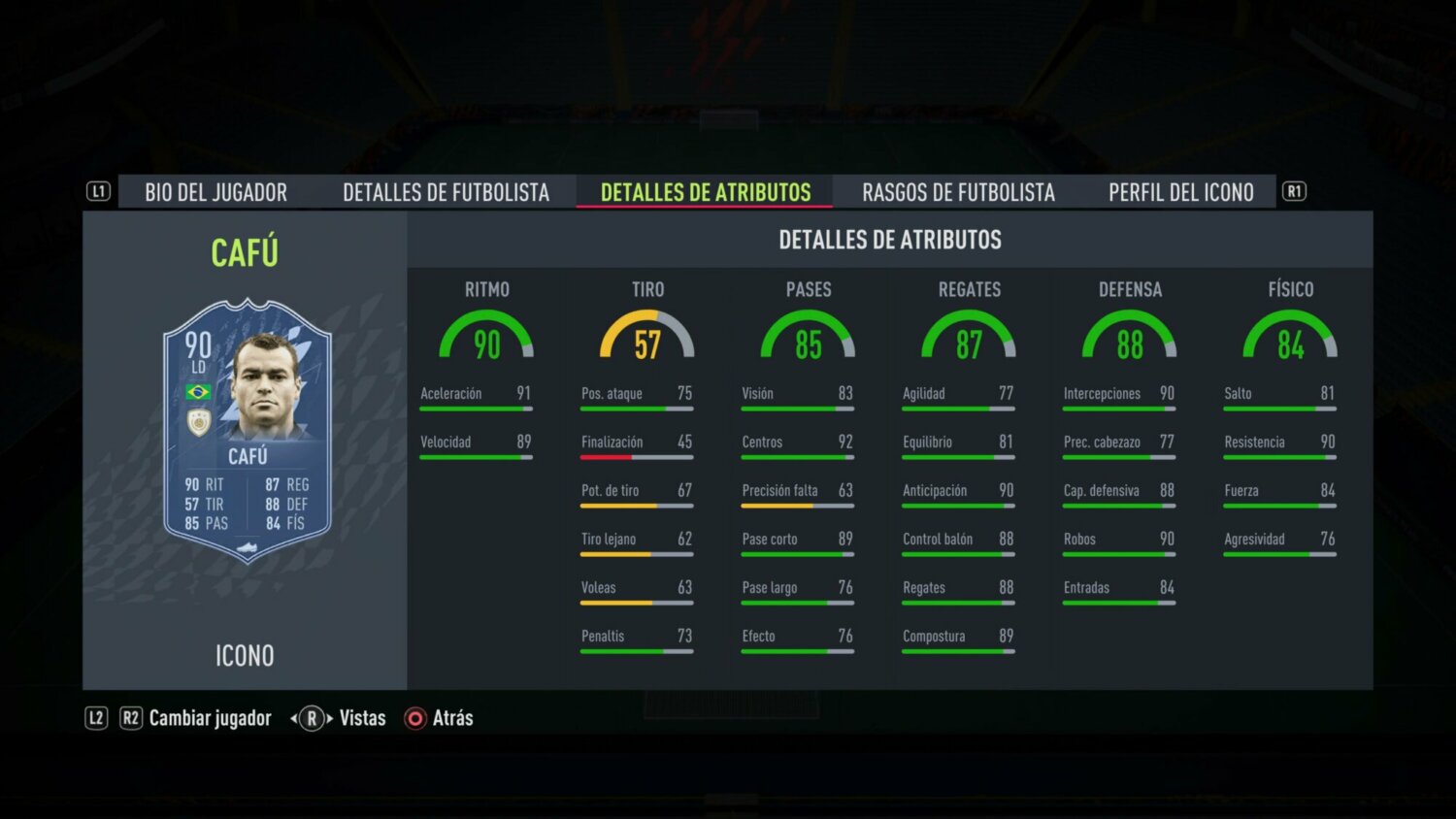Select the PERFIL DEL ICONO tab
The width and height of the screenshot is (1456, 819).
coord(1180,191)
